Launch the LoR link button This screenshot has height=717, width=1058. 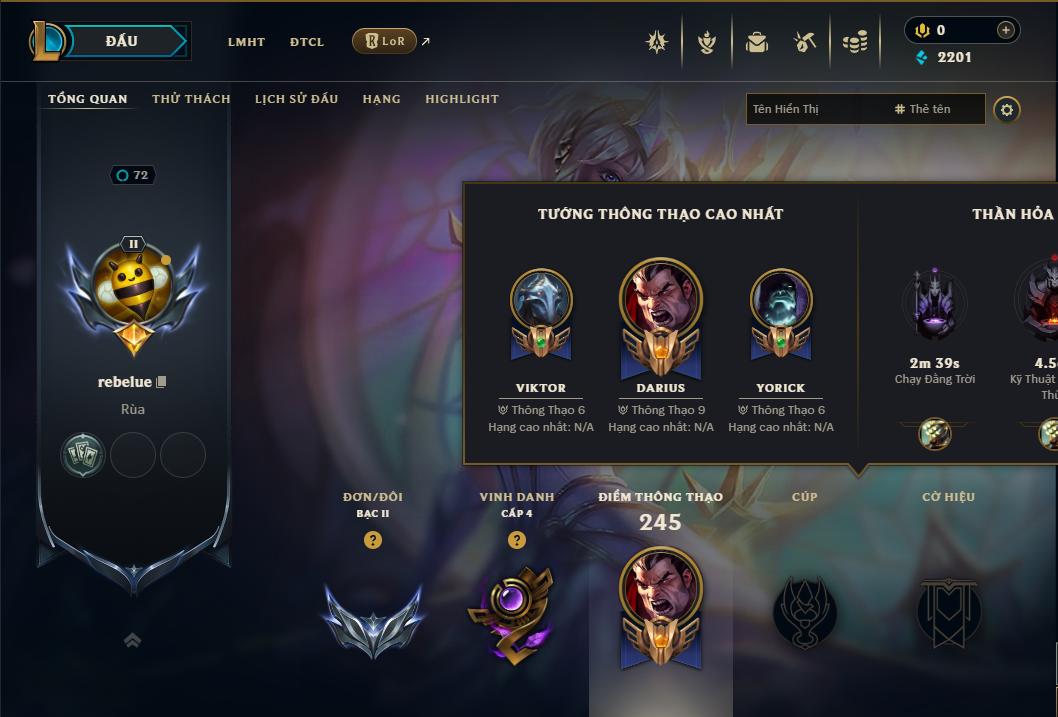click(385, 41)
